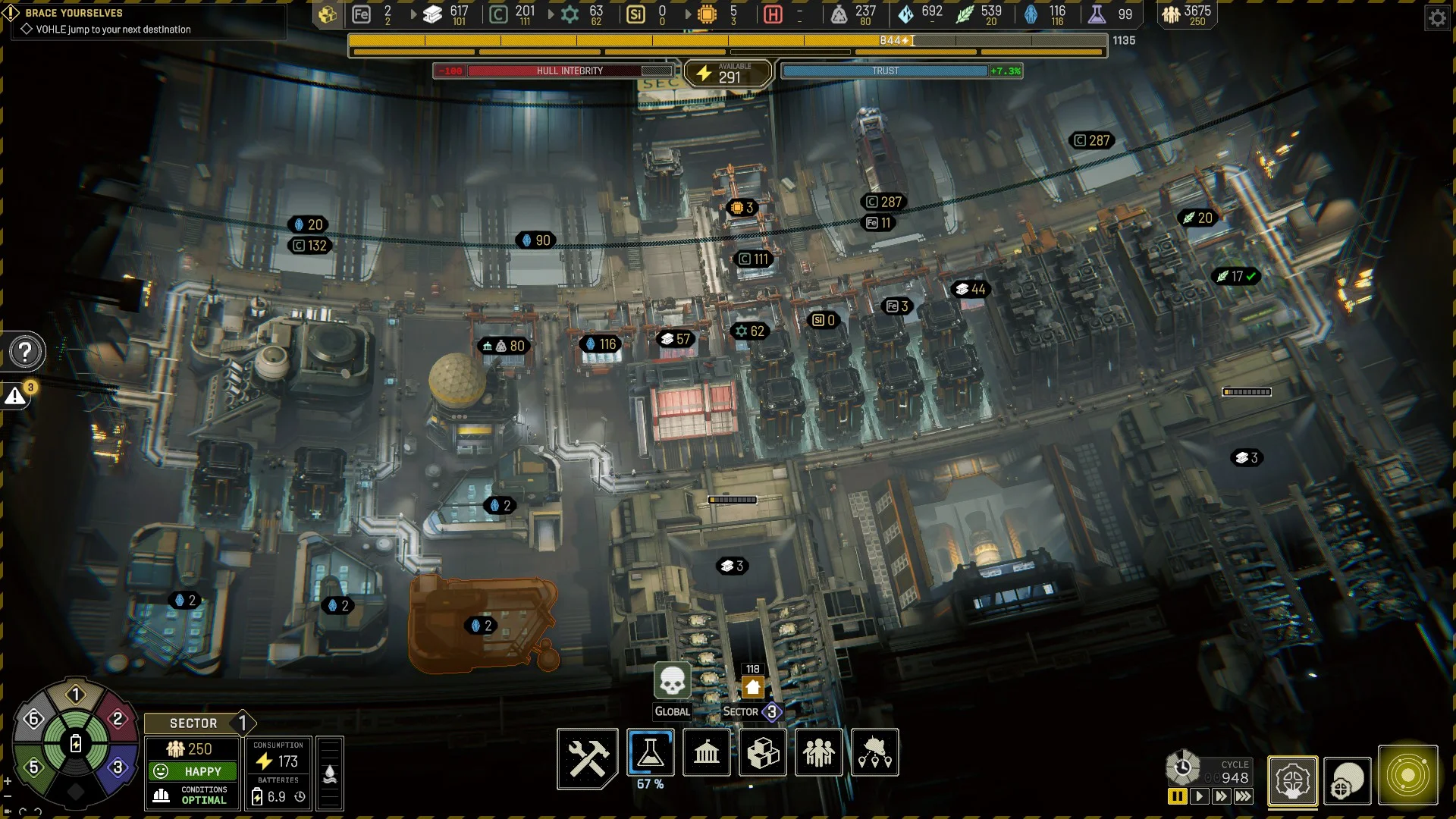Open the population menu with three people

(x=819, y=752)
